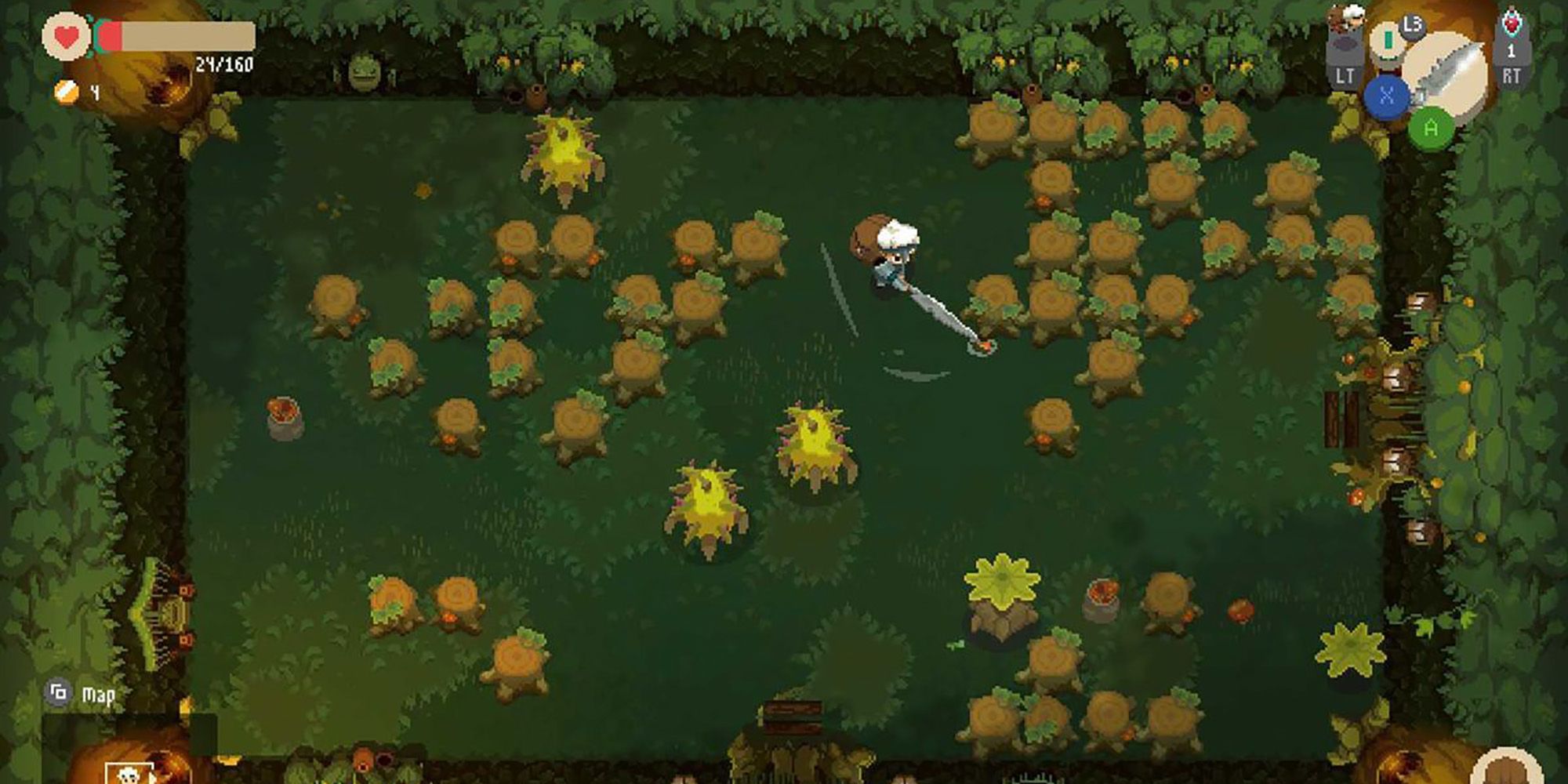Viewport: 1568px width, 784px height.
Task: Click the RT trigger label
Action: (1512, 74)
